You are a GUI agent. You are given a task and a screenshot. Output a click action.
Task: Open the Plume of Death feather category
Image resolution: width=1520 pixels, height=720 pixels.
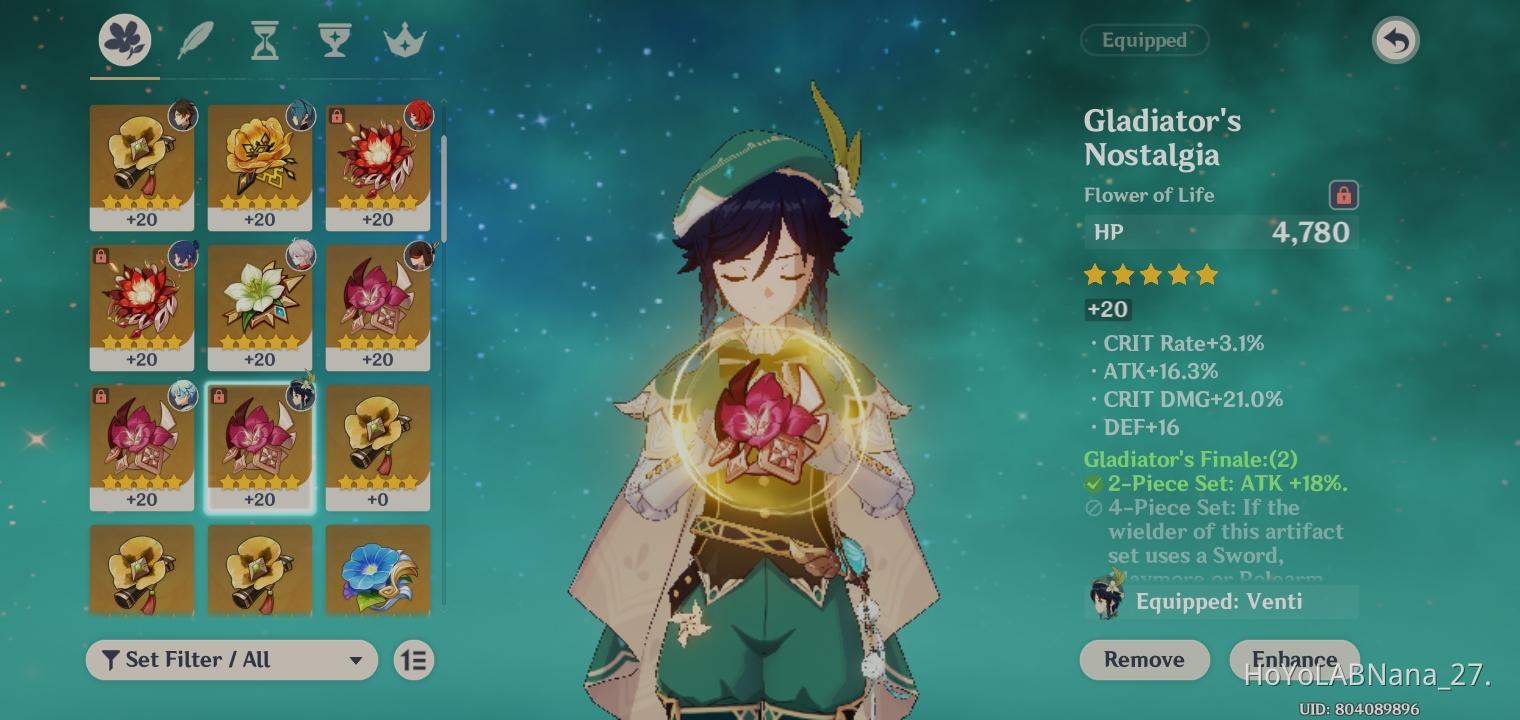click(194, 39)
